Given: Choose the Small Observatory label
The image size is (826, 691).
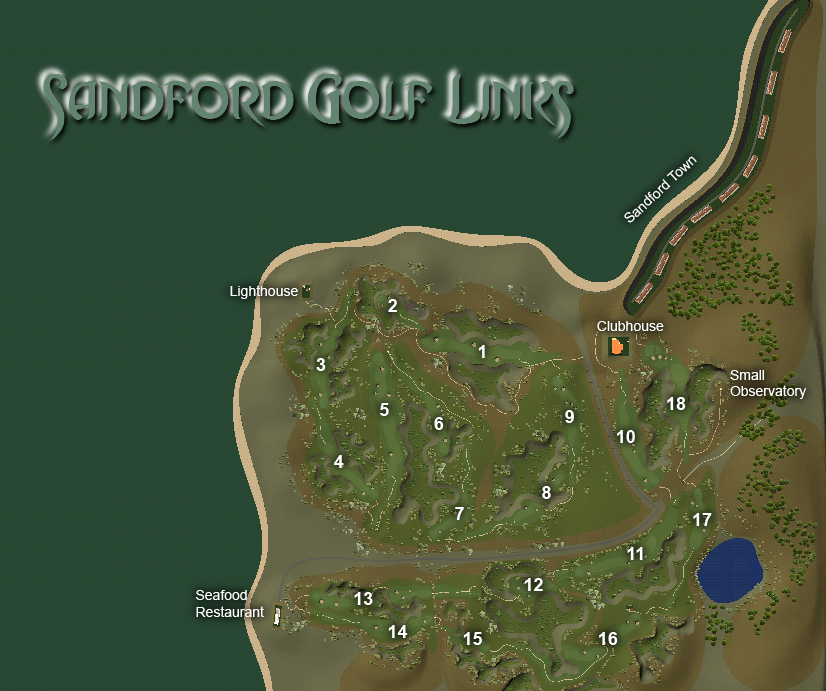Looking at the screenshot, I should 767,383.
